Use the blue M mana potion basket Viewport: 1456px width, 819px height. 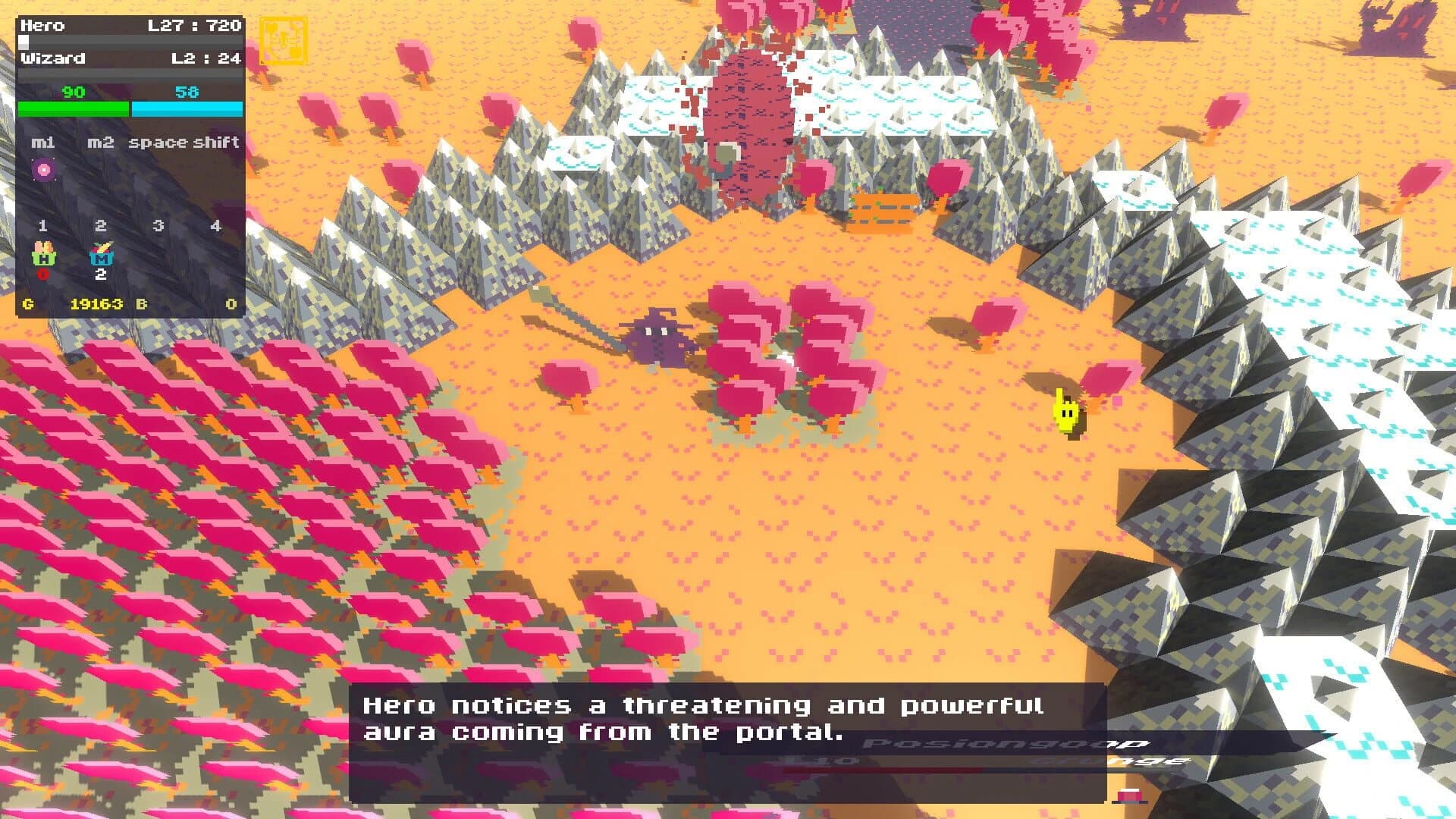click(x=101, y=253)
